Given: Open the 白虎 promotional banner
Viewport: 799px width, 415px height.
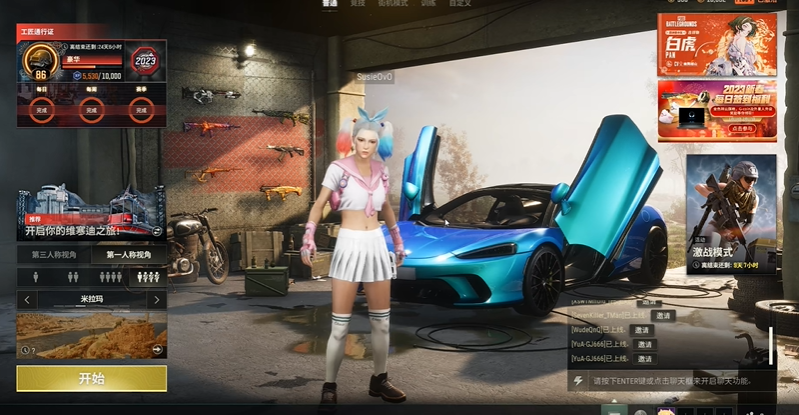Looking at the screenshot, I should (716, 45).
